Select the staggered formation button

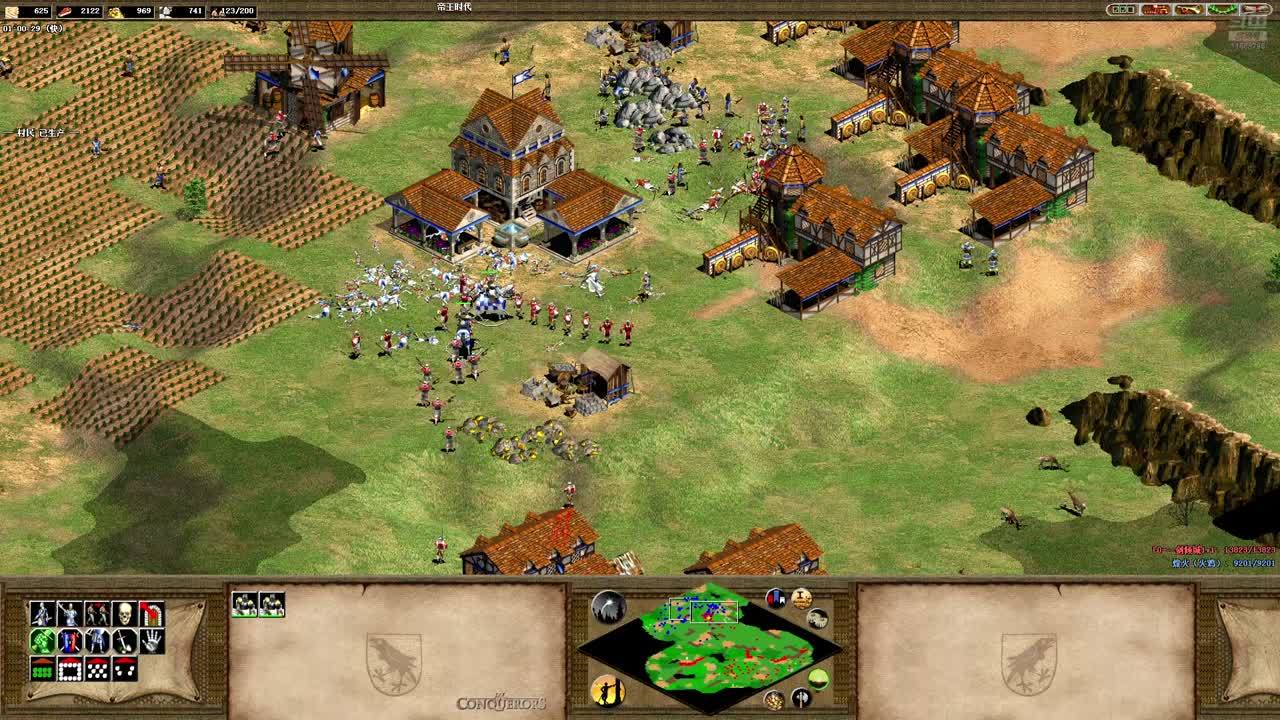(x=98, y=669)
